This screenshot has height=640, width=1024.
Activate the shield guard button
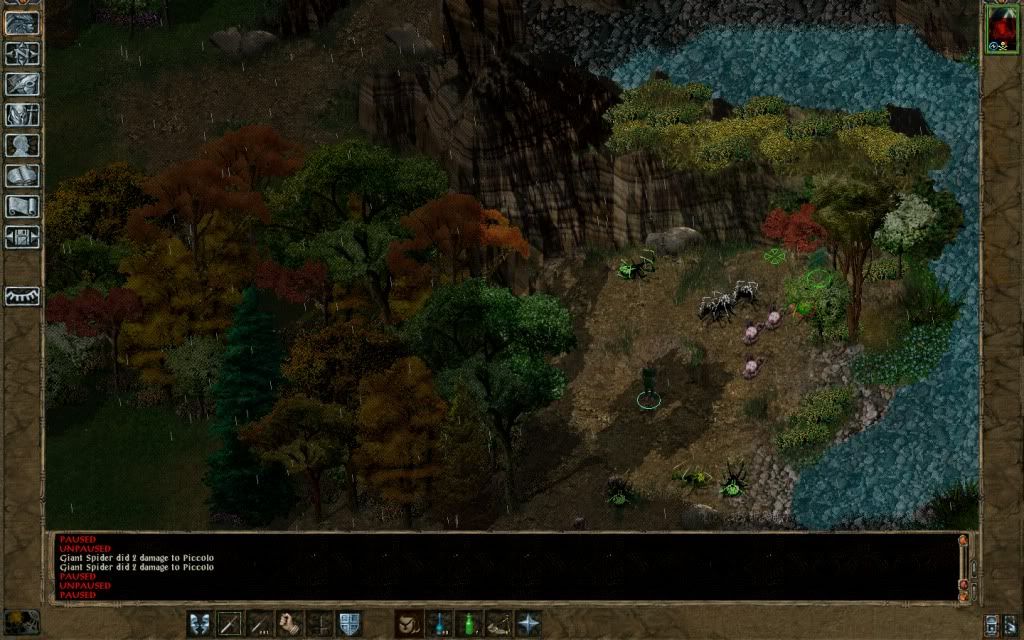[349, 623]
